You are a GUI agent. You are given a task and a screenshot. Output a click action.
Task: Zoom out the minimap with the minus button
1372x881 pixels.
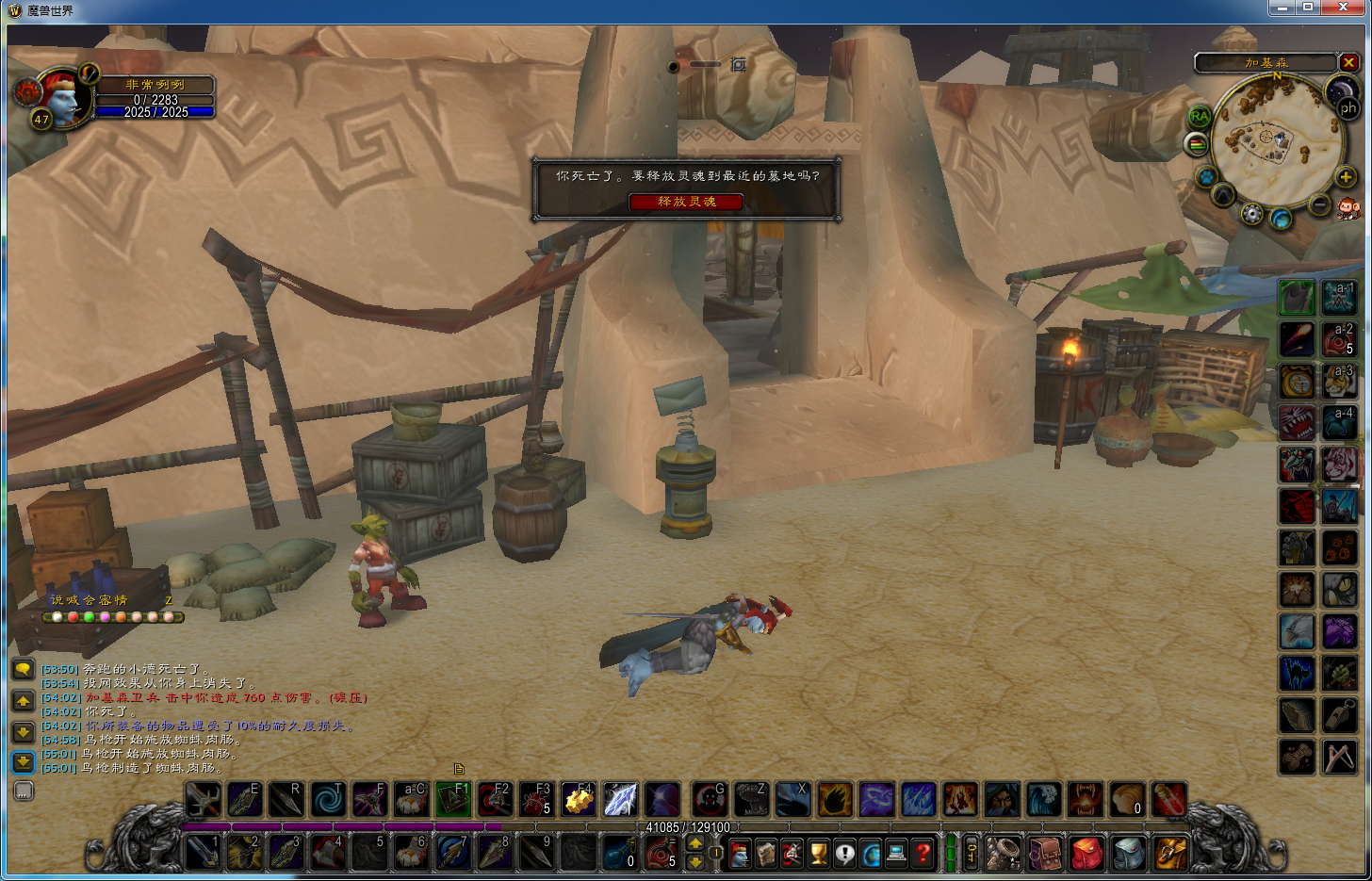pos(1320,204)
